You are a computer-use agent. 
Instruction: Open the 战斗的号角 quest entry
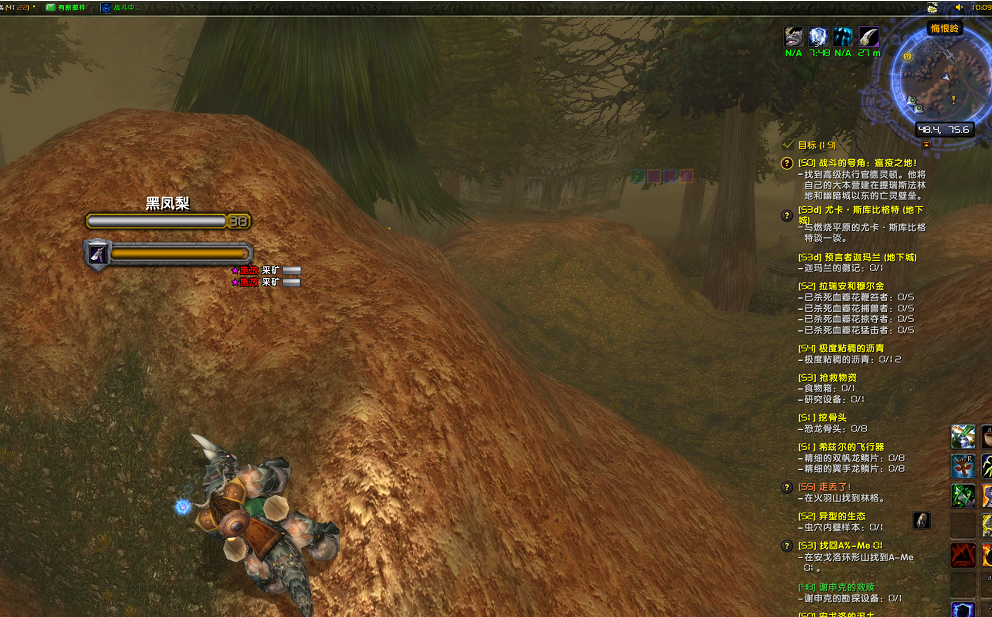[x=857, y=162]
